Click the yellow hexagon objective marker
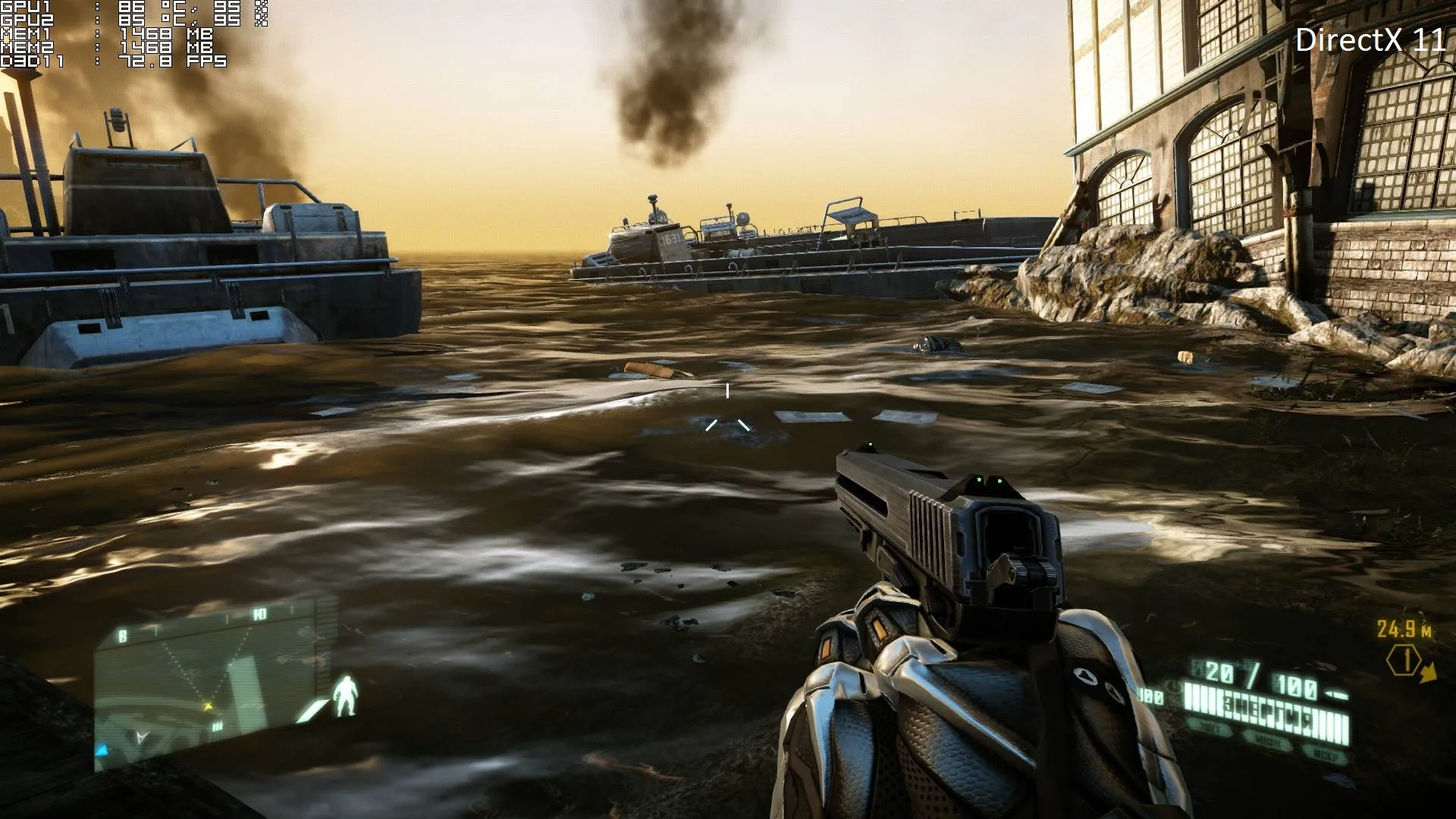 tap(1404, 661)
